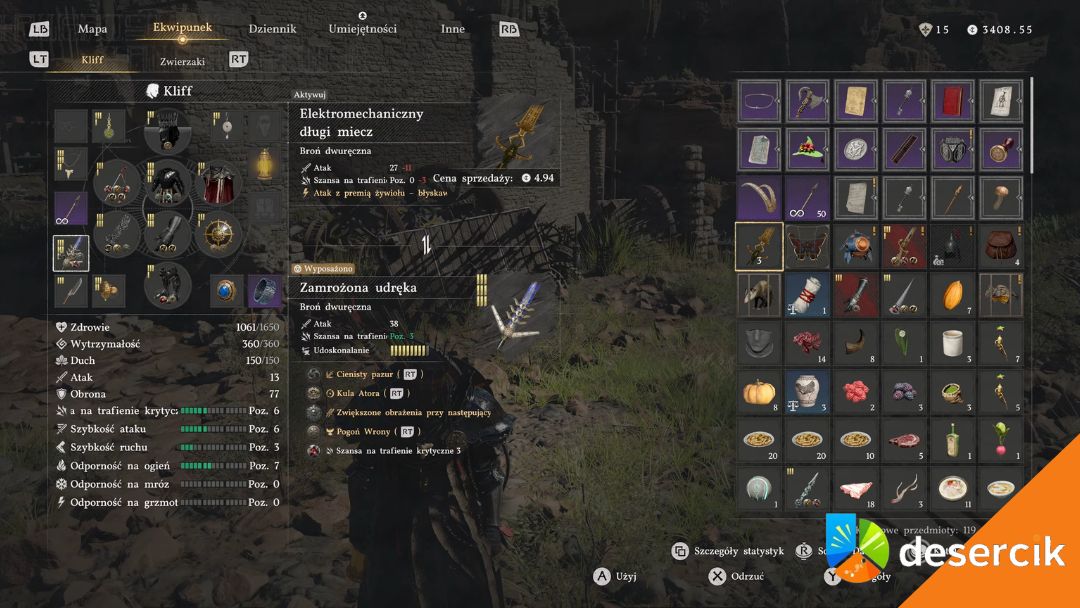Click the blue gem ring slot
The width and height of the screenshot is (1080, 608).
pos(226,291)
